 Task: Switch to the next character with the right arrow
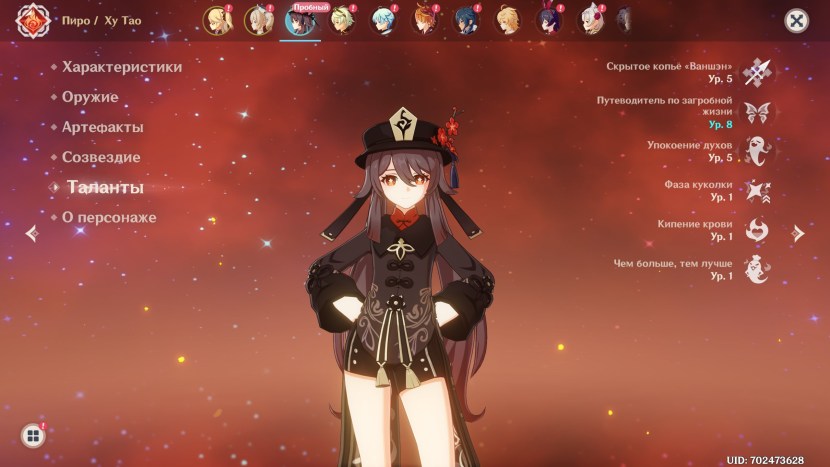coord(797,233)
